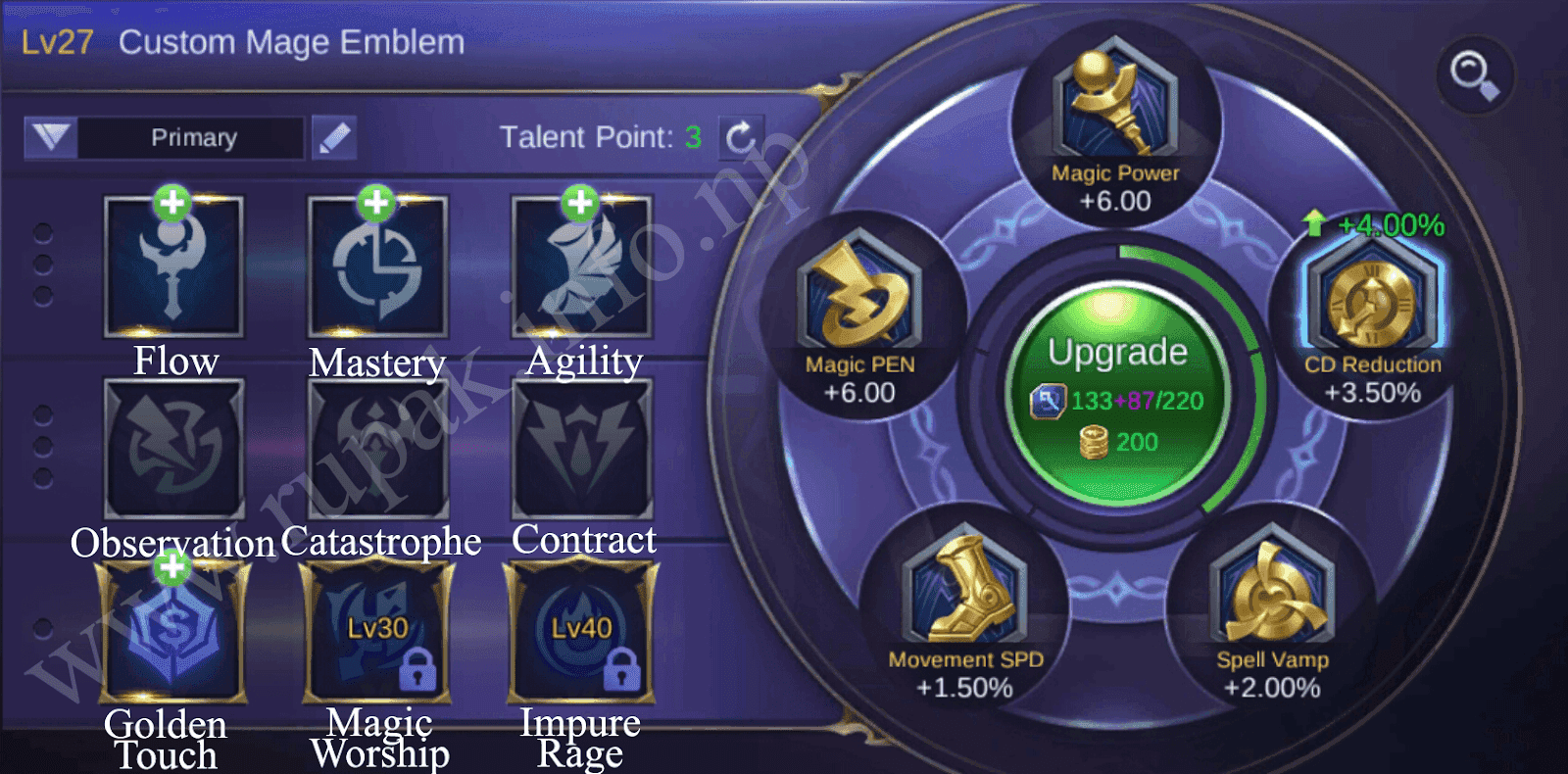The width and height of the screenshot is (1568, 774).
Task: Select the Flow talent icon
Action: pyautogui.click(x=173, y=265)
